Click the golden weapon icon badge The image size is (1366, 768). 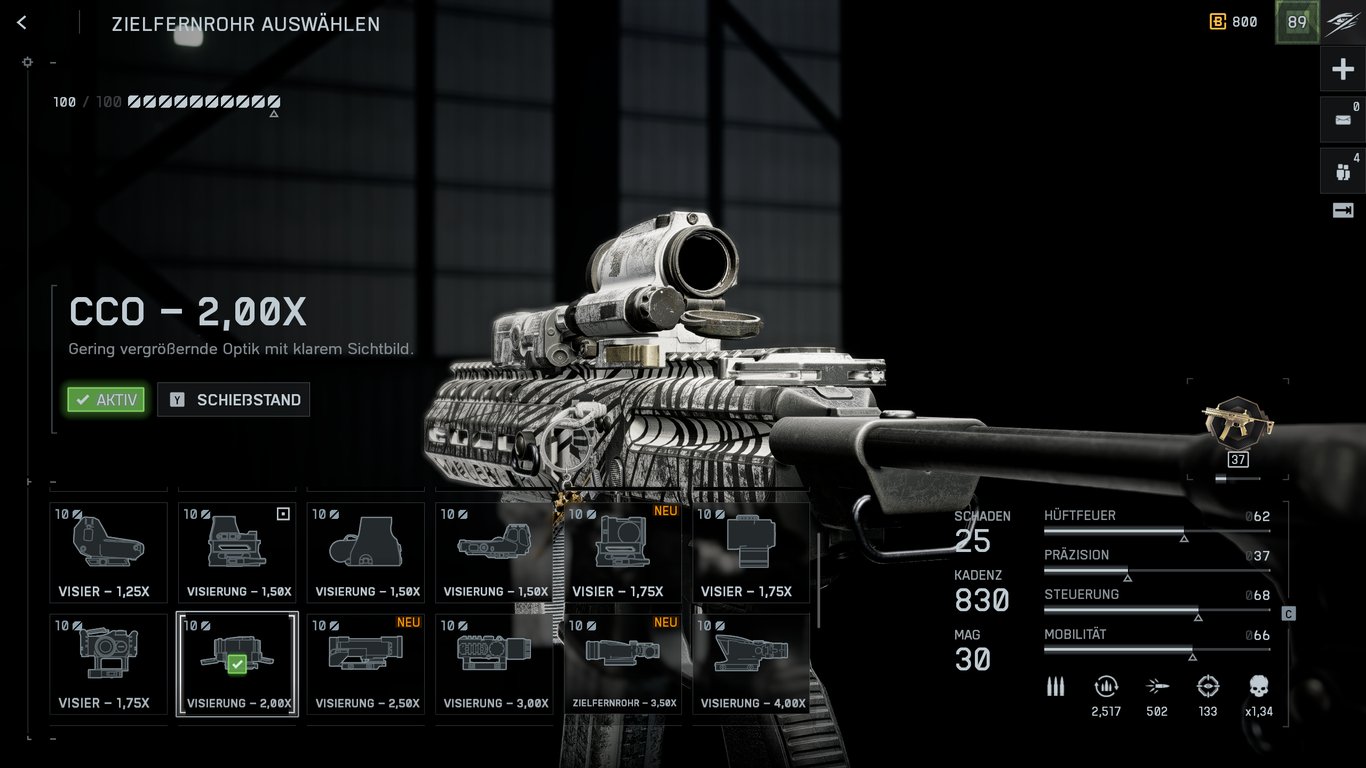(1238, 425)
